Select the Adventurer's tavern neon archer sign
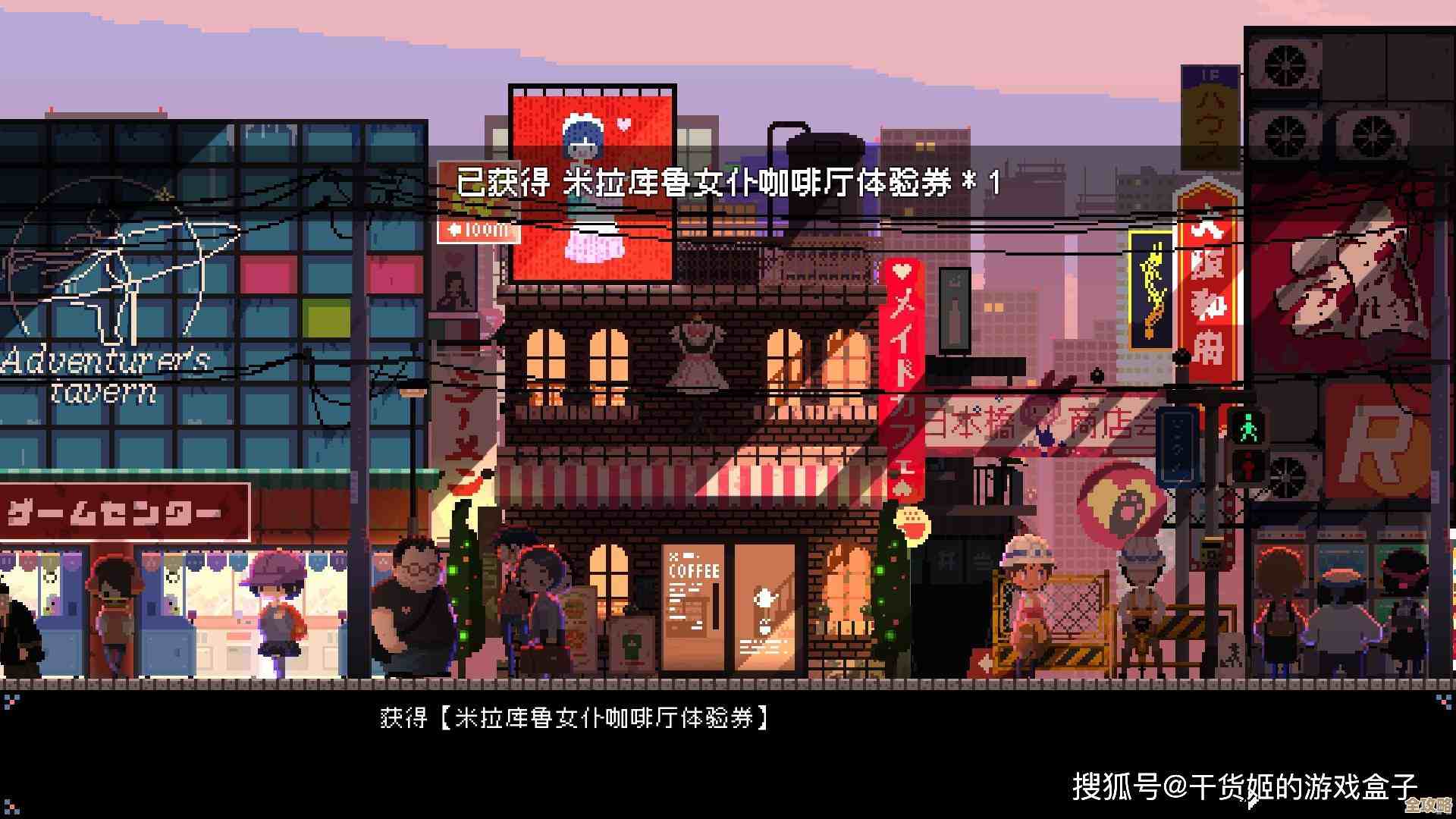Viewport: 1456px width, 819px height. 114,288
